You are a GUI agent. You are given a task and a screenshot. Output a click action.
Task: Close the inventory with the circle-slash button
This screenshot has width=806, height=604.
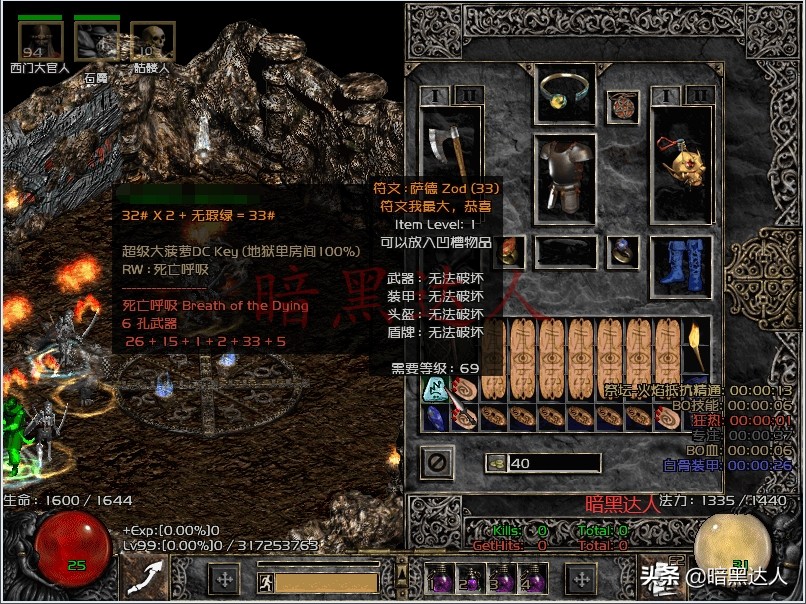tap(437, 462)
